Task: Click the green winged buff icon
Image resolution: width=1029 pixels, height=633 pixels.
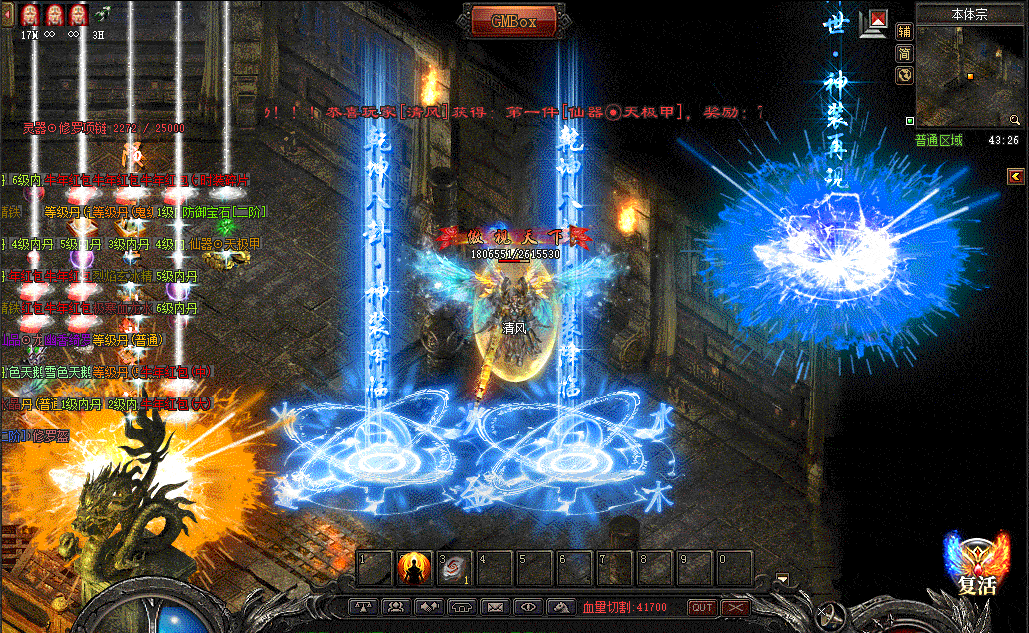Action: [x=102, y=14]
